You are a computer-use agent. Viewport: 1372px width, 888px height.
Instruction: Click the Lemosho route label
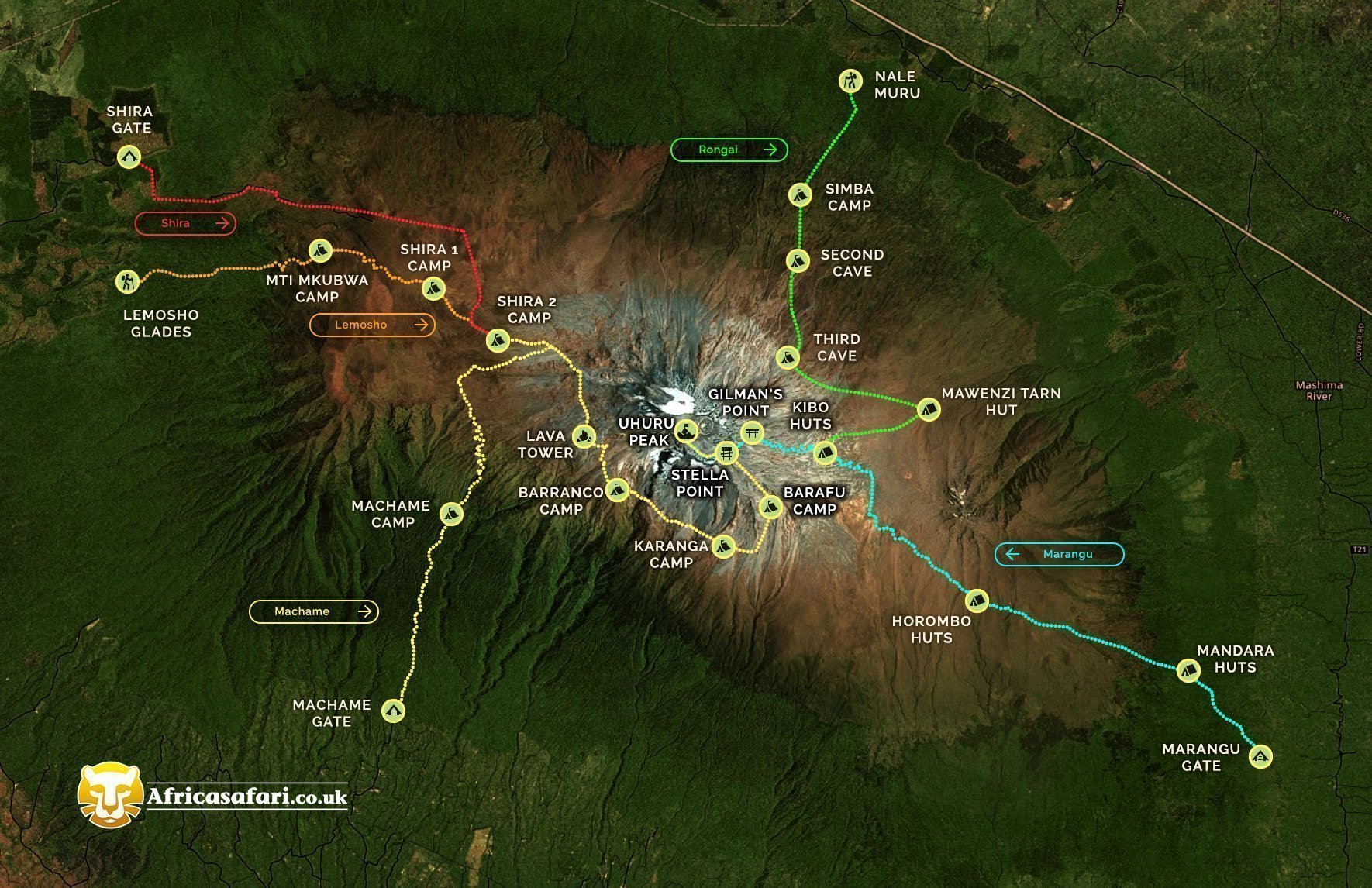[372, 325]
